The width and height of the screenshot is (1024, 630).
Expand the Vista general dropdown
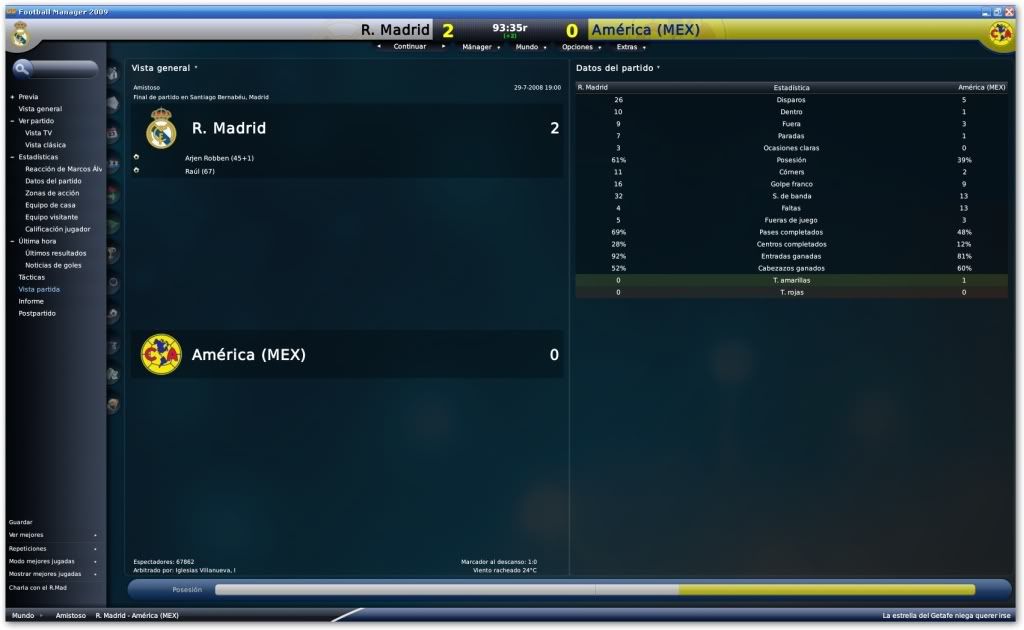tap(164, 68)
